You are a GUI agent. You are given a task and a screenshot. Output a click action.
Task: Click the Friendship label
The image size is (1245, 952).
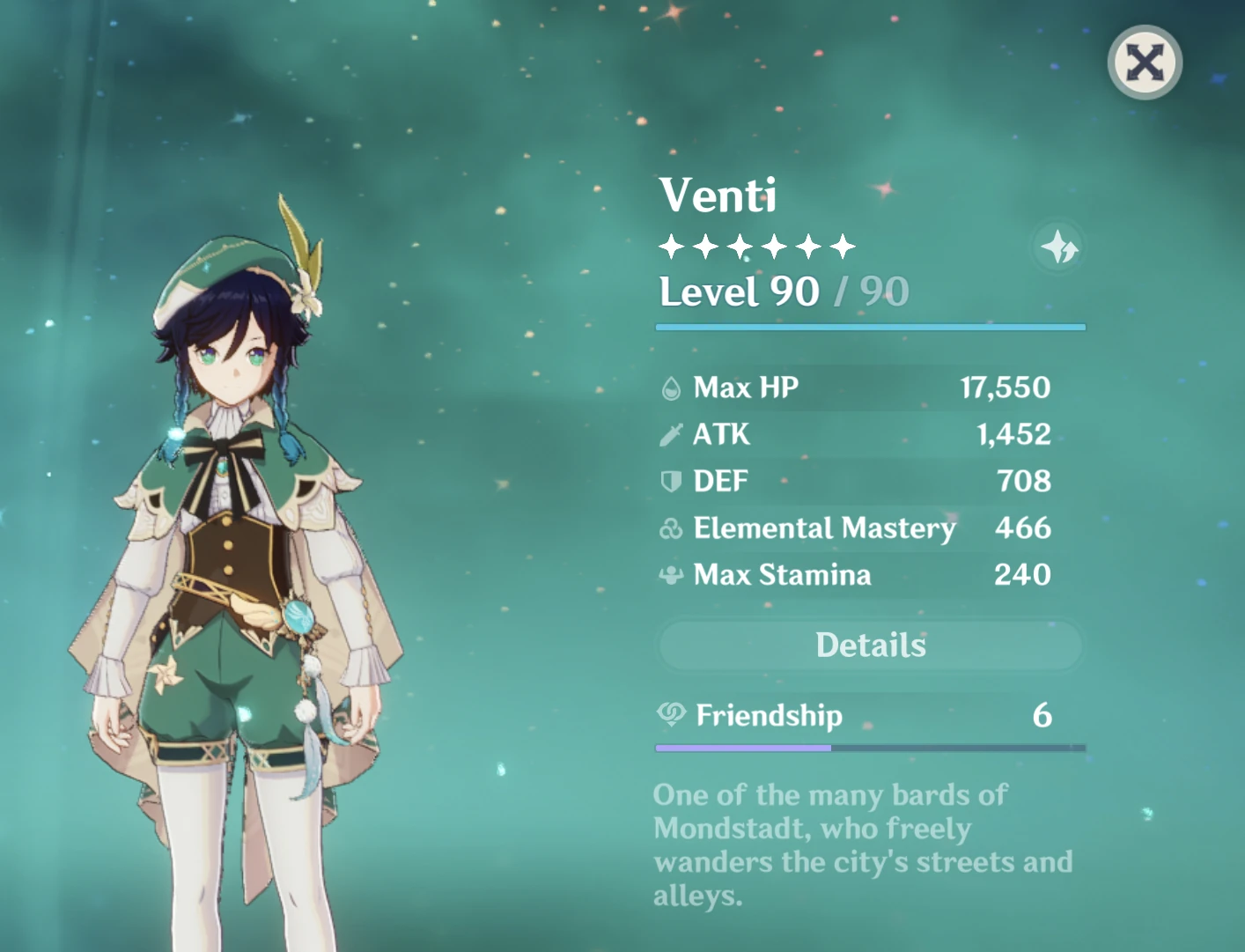pyautogui.click(x=768, y=716)
